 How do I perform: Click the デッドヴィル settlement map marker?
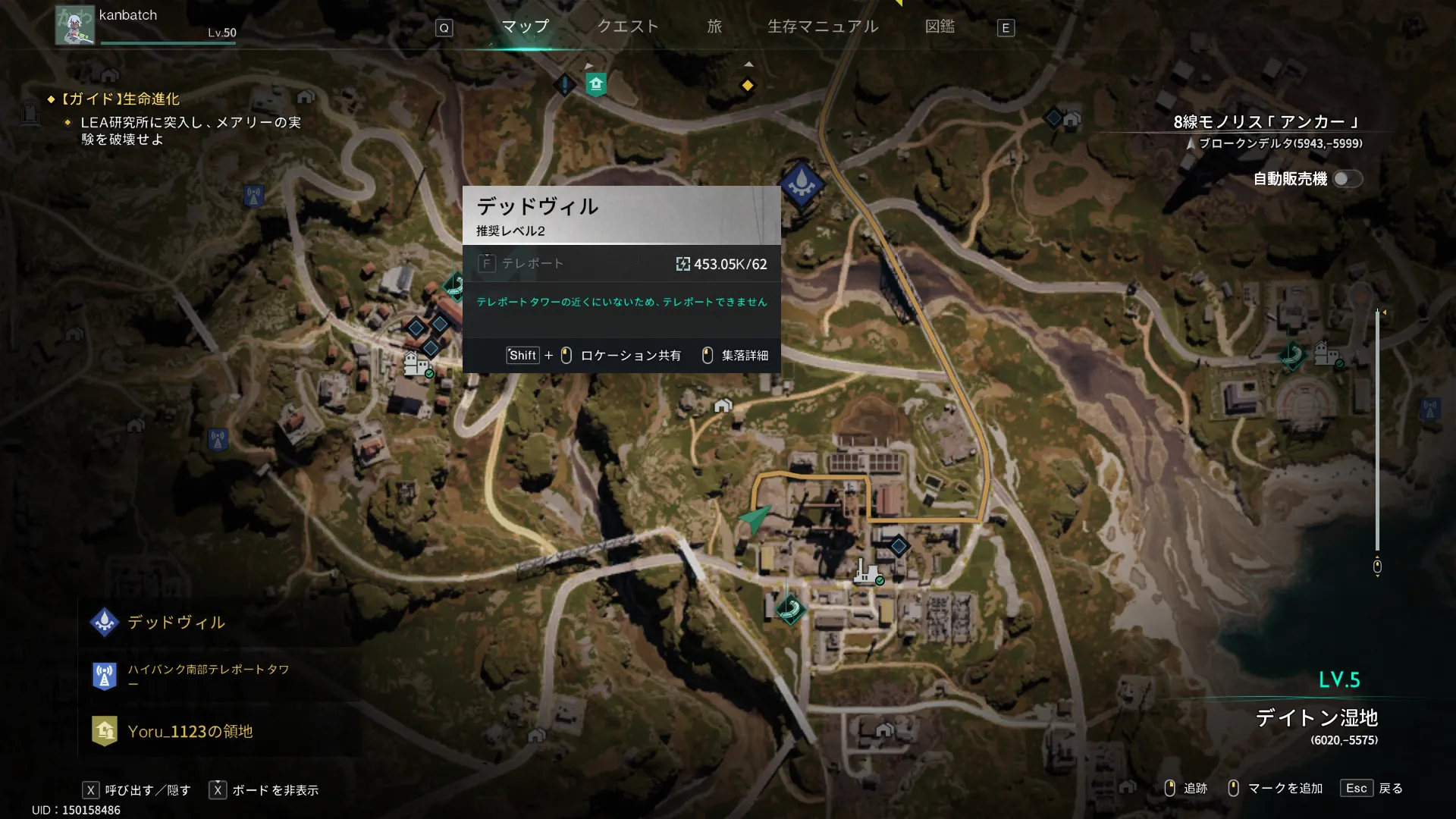[x=802, y=184]
